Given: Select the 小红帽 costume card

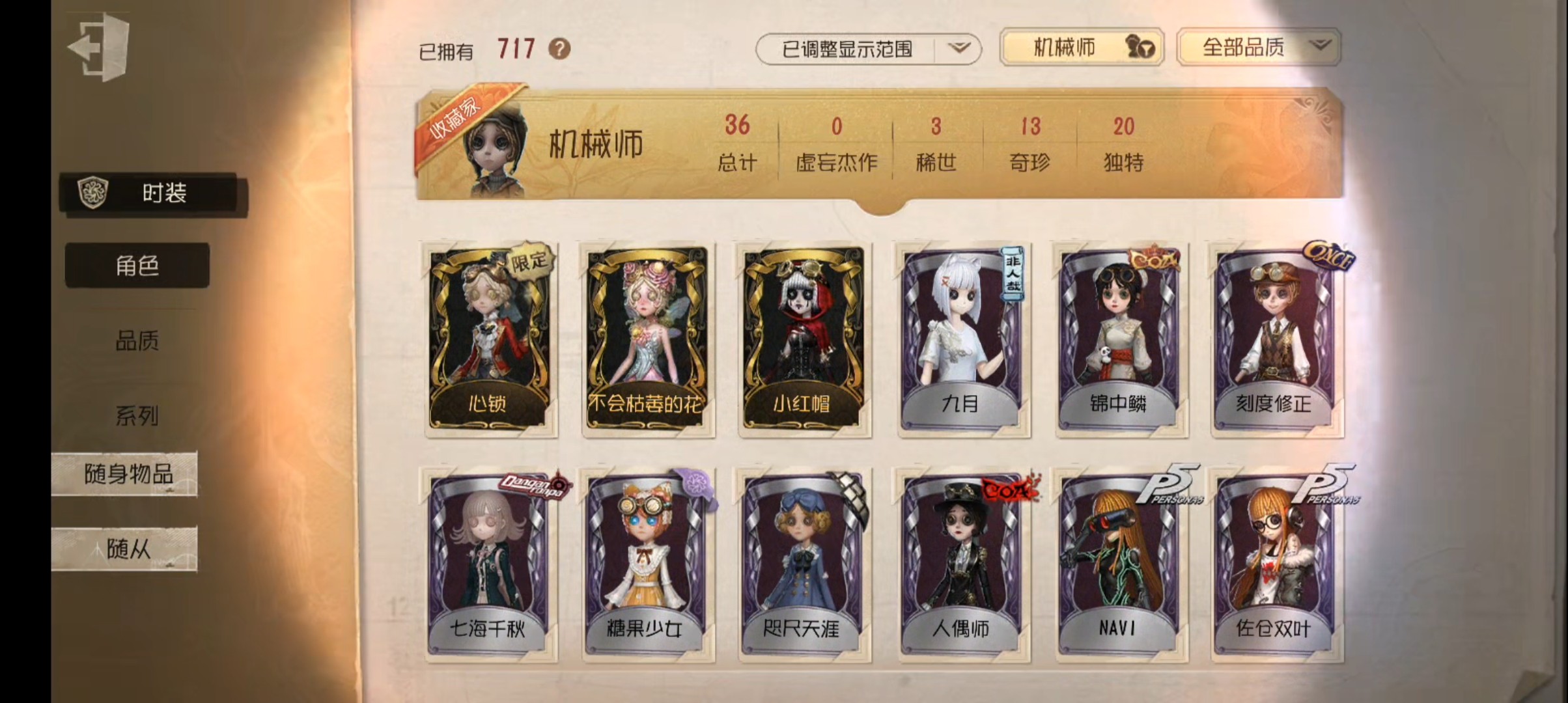Looking at the screenshot, I should pos(803,338).
